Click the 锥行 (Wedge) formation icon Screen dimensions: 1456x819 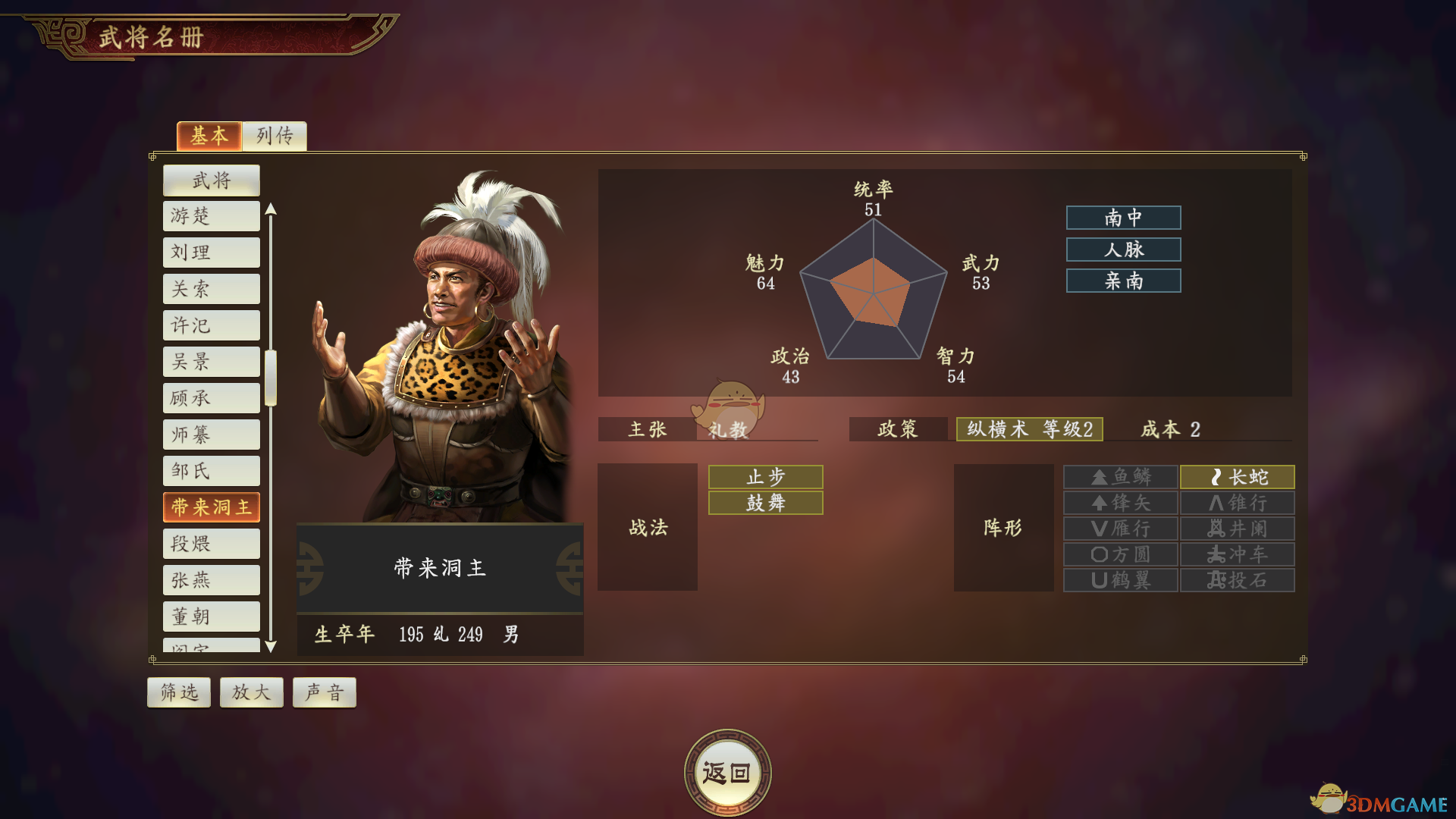click(x=1236, y=503)
